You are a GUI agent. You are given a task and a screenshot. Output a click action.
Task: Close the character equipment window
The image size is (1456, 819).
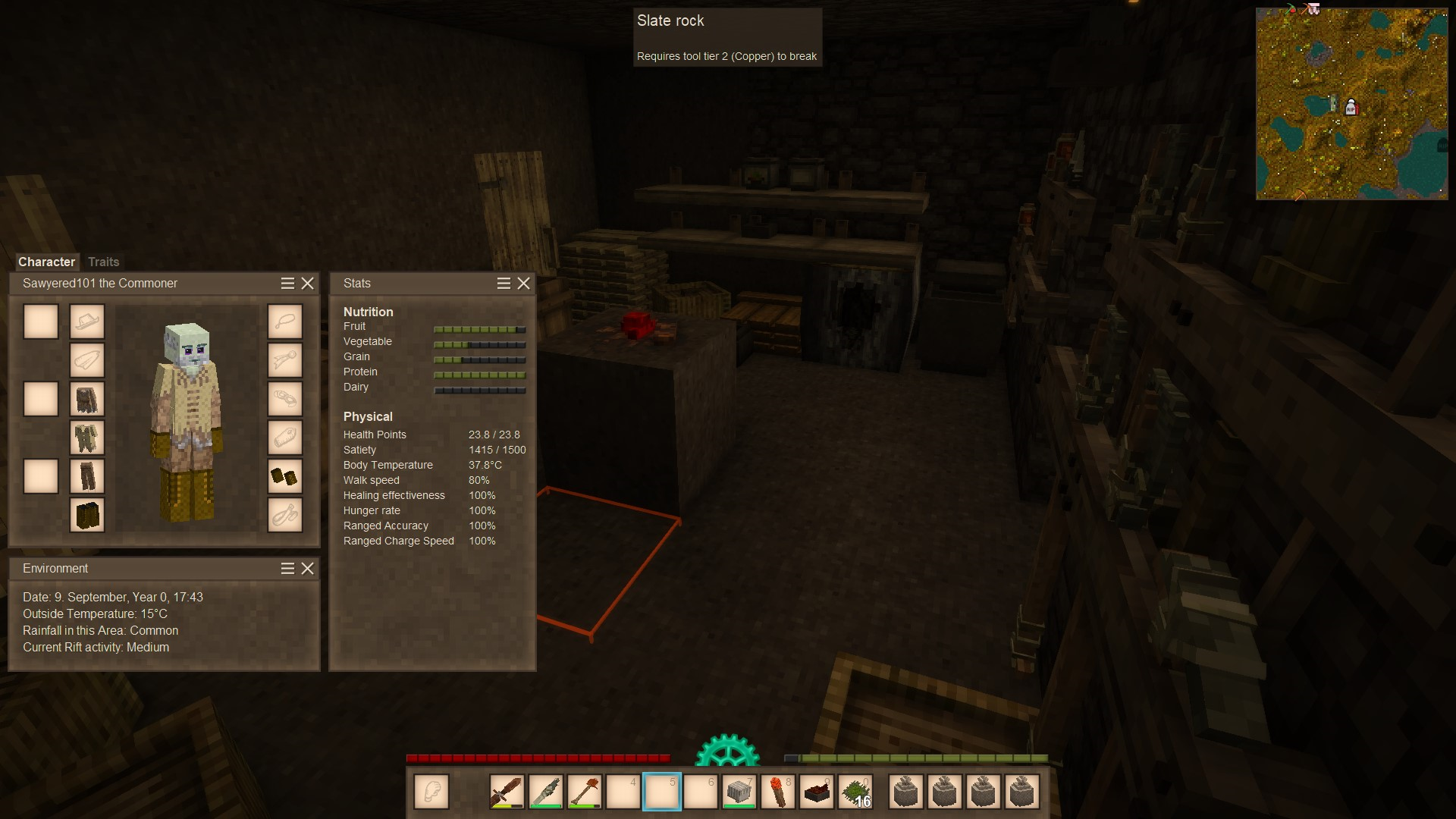307,283
